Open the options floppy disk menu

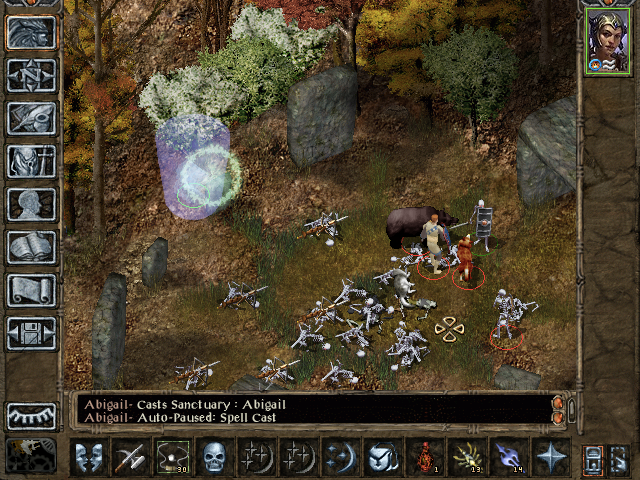click(32, 333)
